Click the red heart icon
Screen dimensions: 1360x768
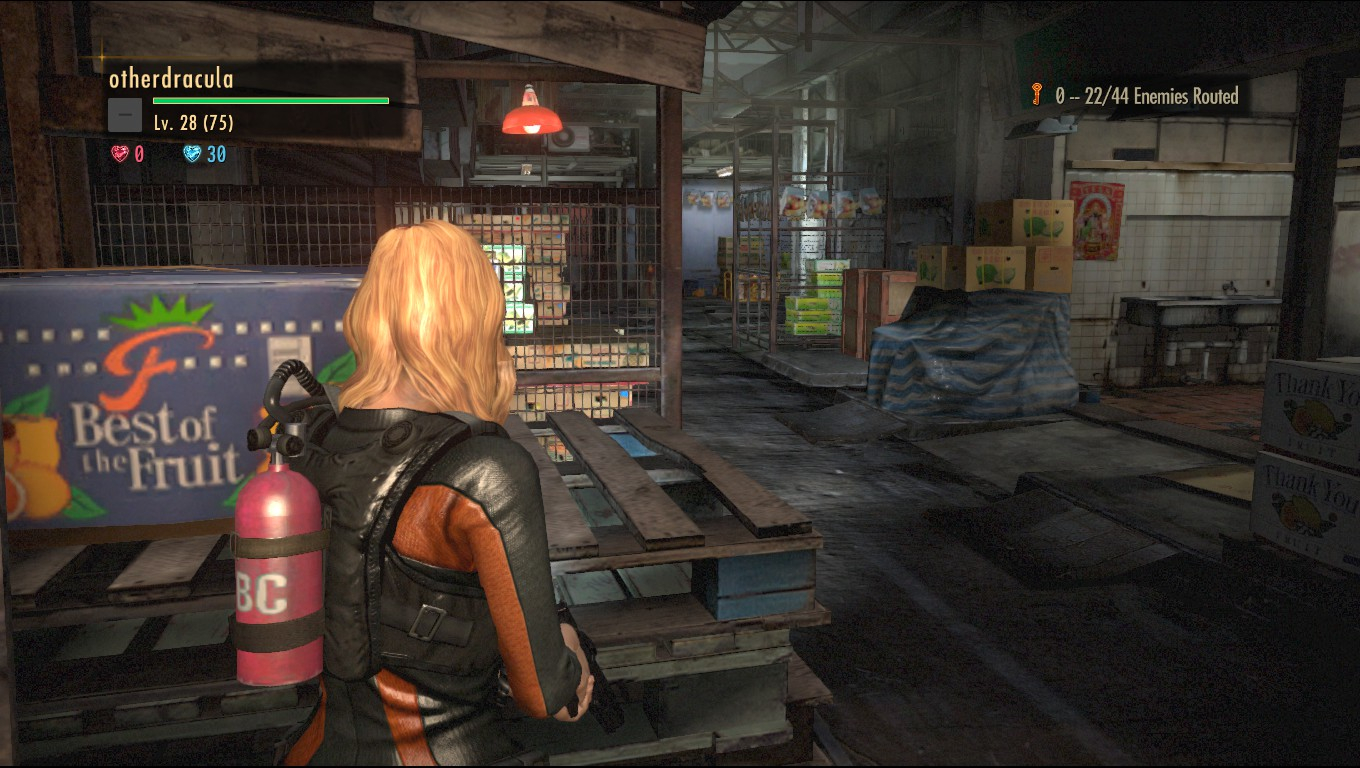point(120,154)
